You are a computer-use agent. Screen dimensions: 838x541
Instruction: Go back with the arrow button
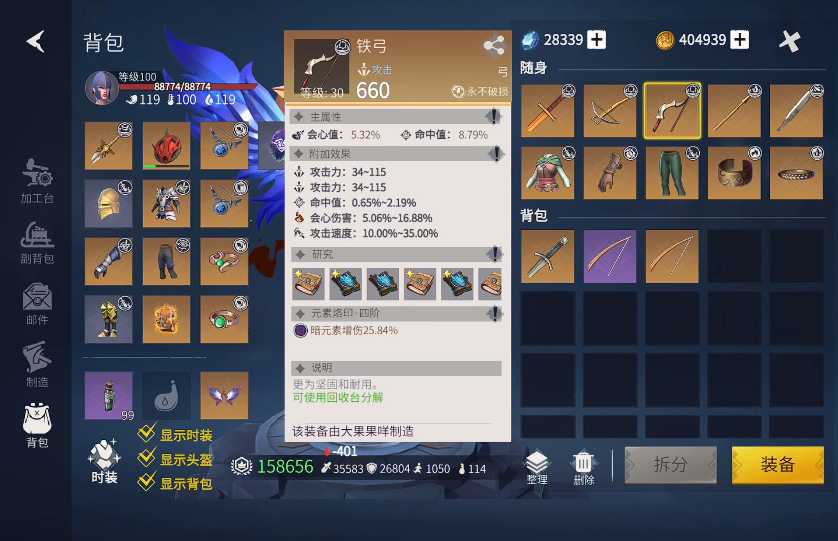(x=36, y=41)
